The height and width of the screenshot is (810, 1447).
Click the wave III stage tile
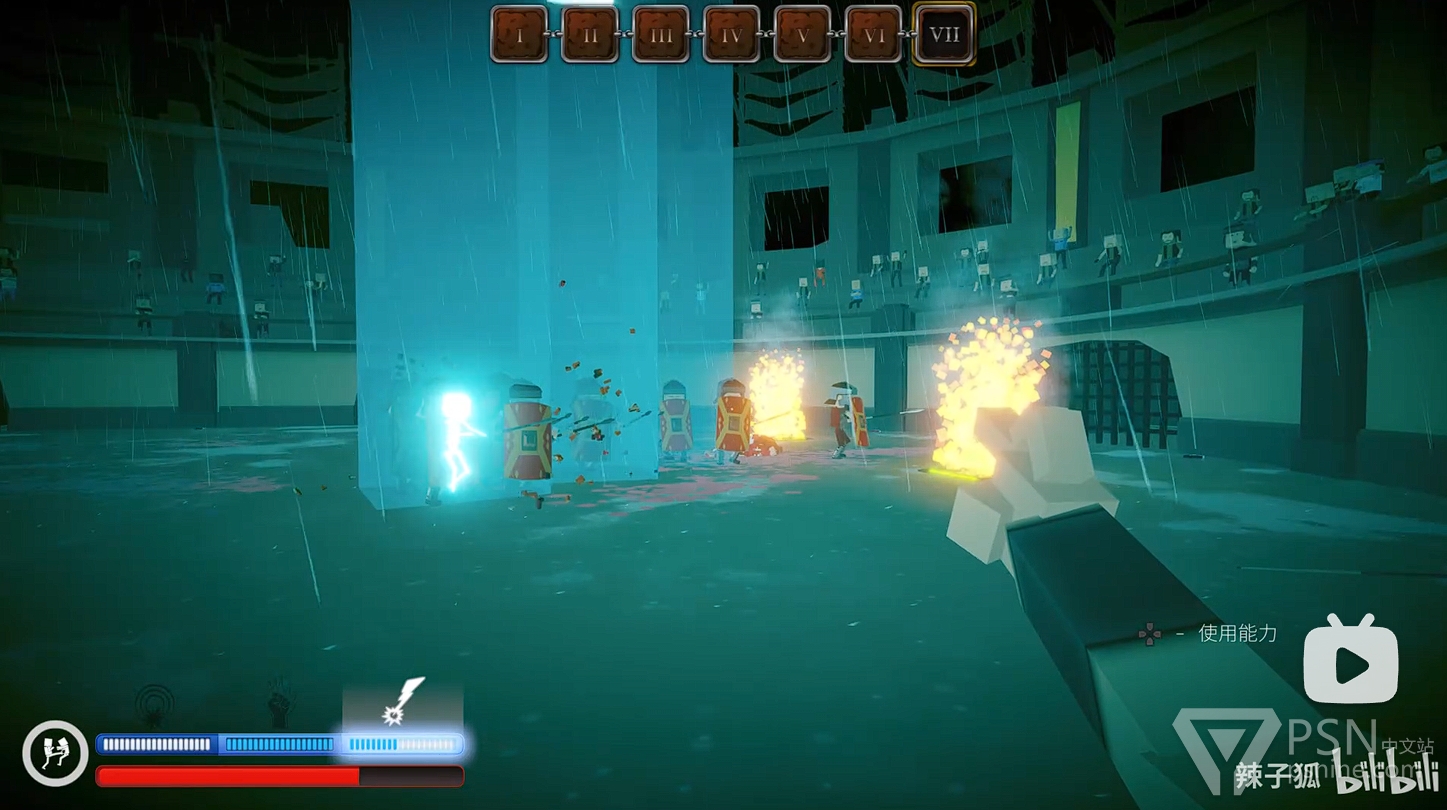pyautogui.click(x=661, y=35)
